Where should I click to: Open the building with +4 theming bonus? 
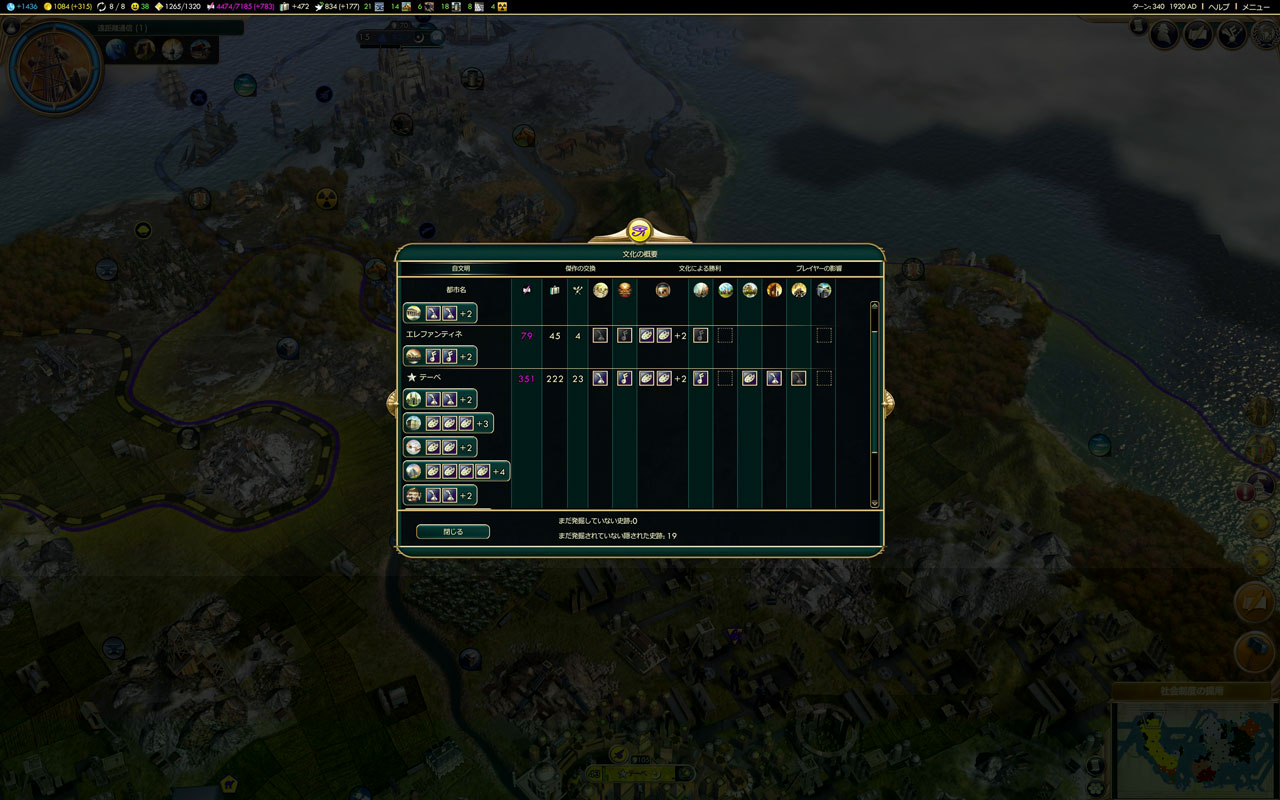pos(457,471)
